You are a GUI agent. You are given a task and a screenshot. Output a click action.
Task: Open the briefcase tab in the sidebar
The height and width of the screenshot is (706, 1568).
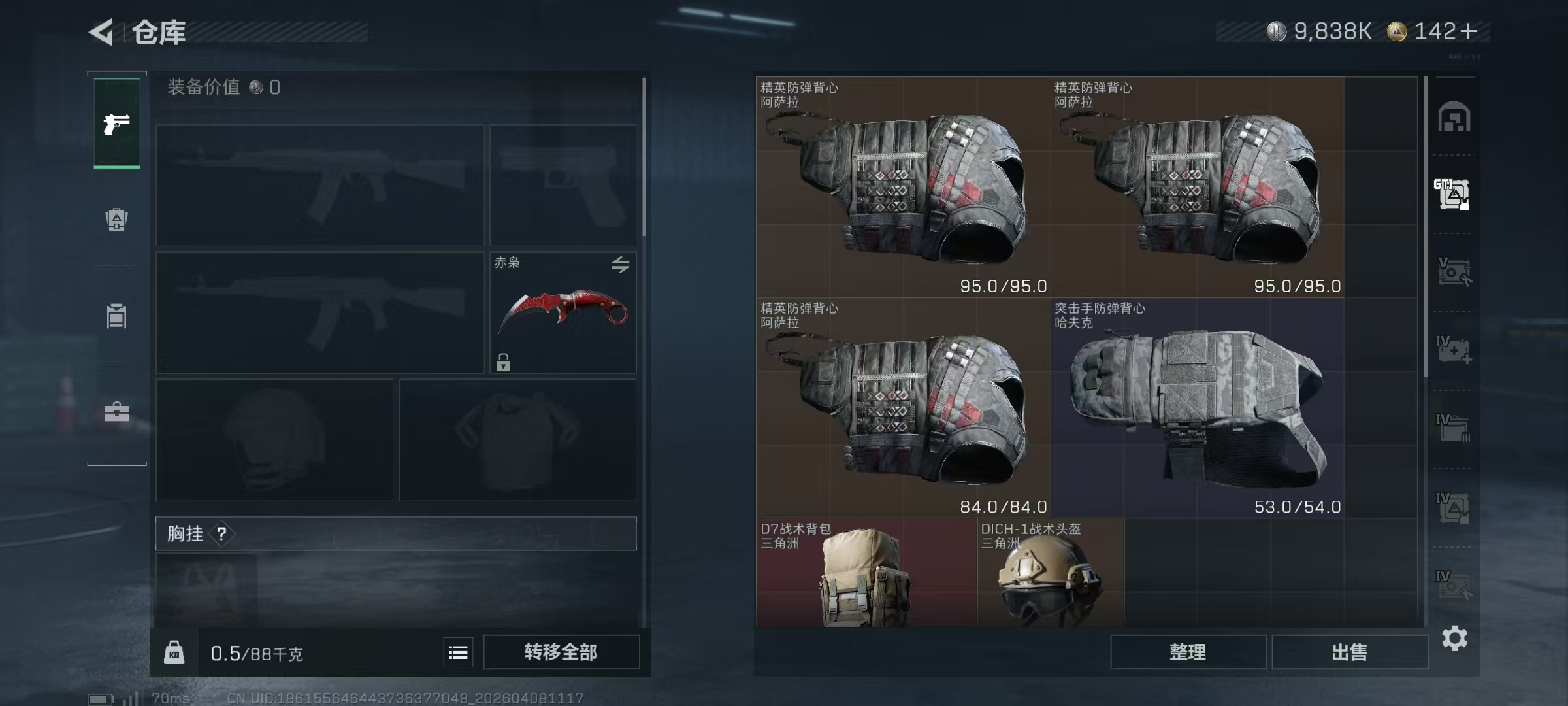click(x=117, y=412)
